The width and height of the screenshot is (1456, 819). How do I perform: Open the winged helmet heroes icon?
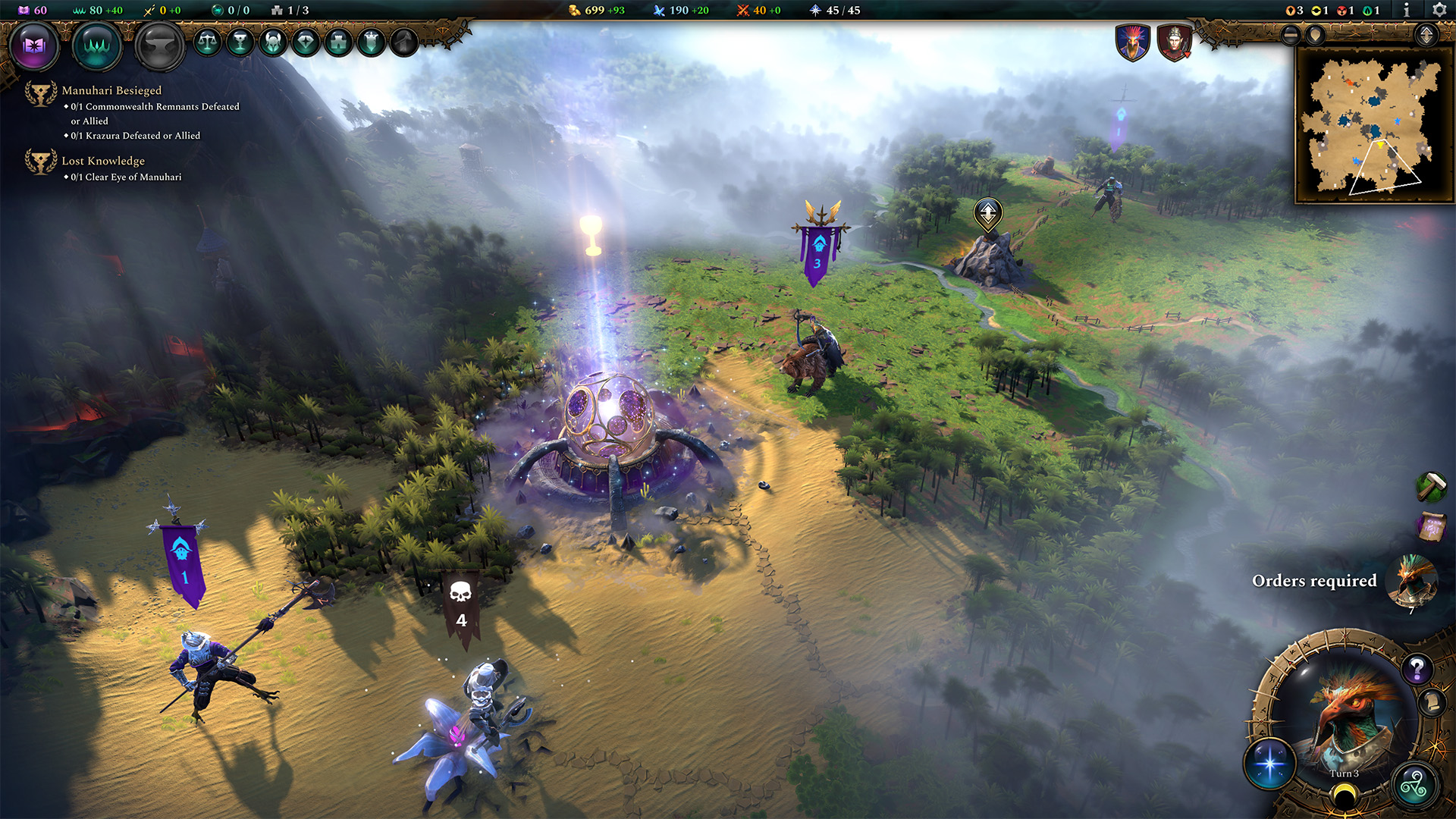[273, 42]
